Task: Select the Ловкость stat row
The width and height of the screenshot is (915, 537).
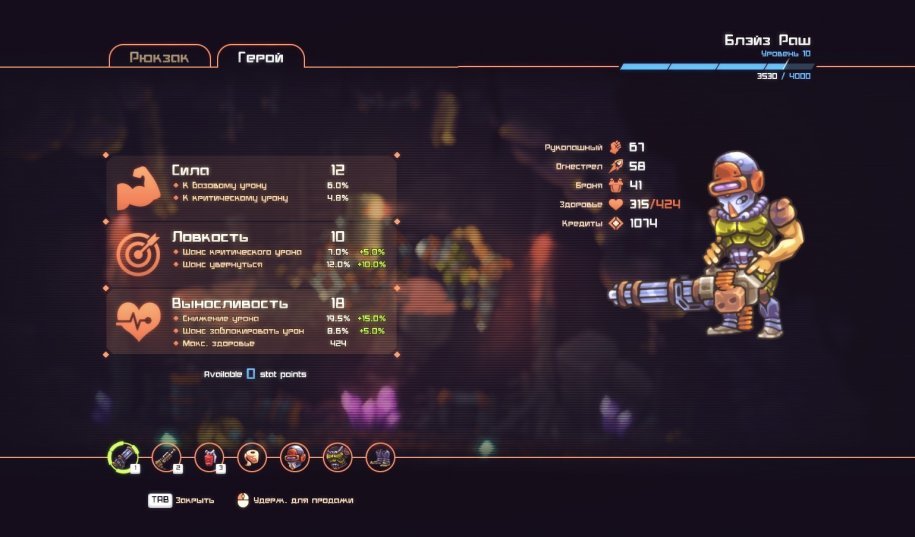Action: [252, 251]
